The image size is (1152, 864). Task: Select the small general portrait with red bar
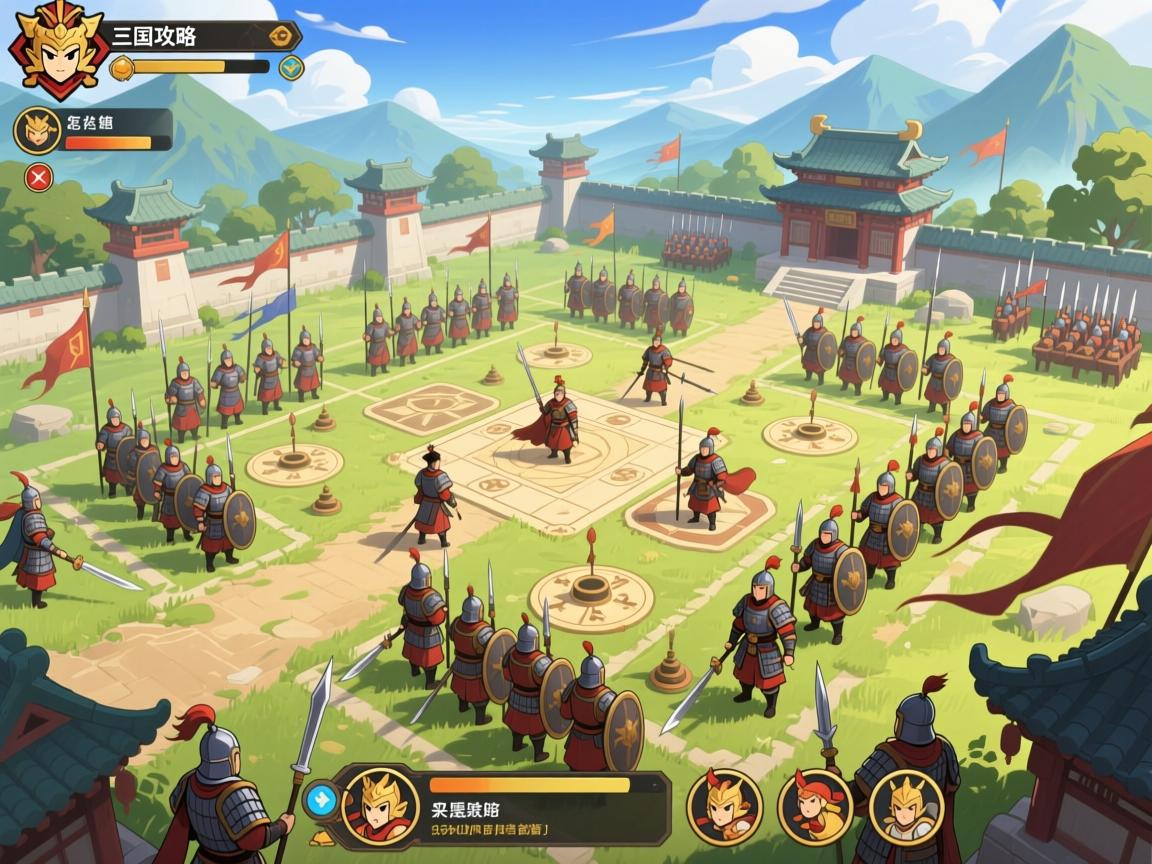pos(36,130)
